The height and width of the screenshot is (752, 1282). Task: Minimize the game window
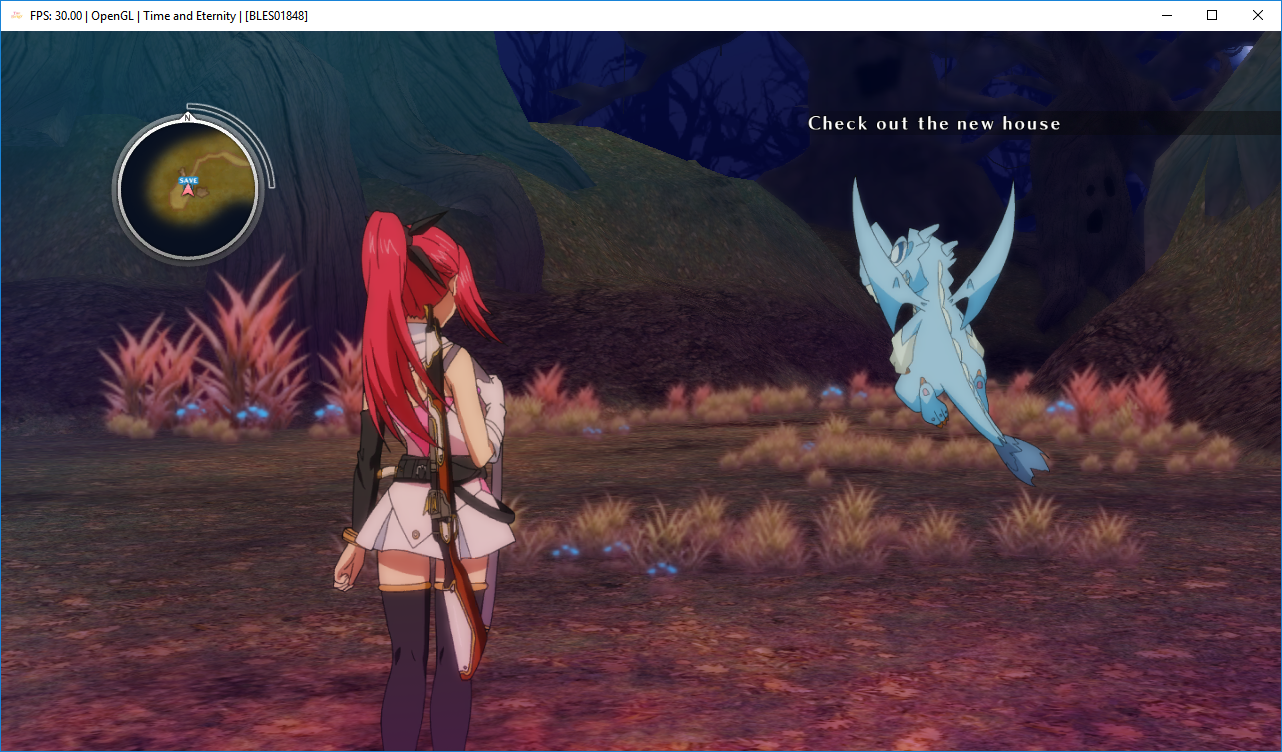[1166, 15]
